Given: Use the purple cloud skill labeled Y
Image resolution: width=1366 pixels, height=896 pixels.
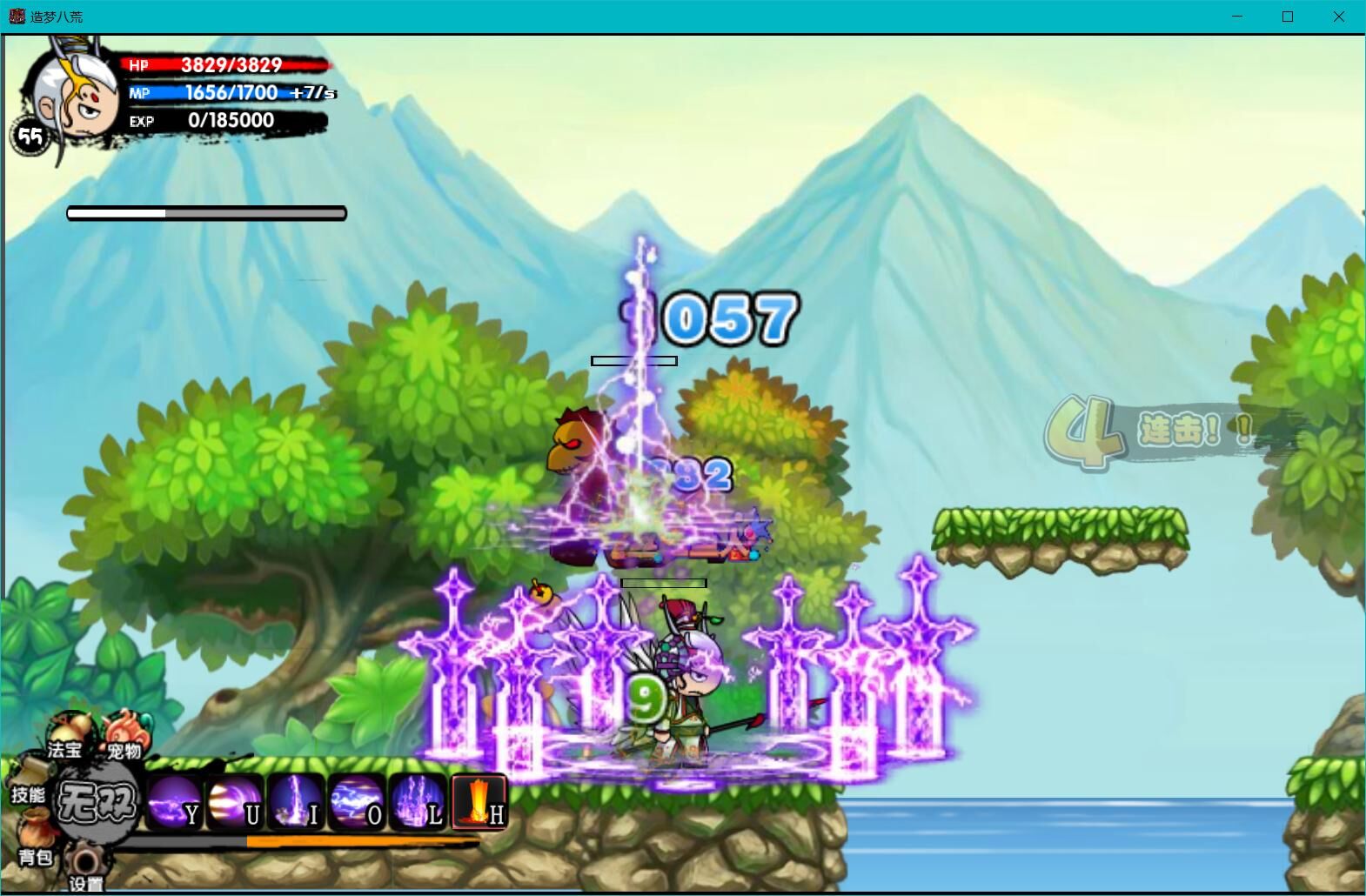Looking at the screenshot, I should tap(174, 802).
